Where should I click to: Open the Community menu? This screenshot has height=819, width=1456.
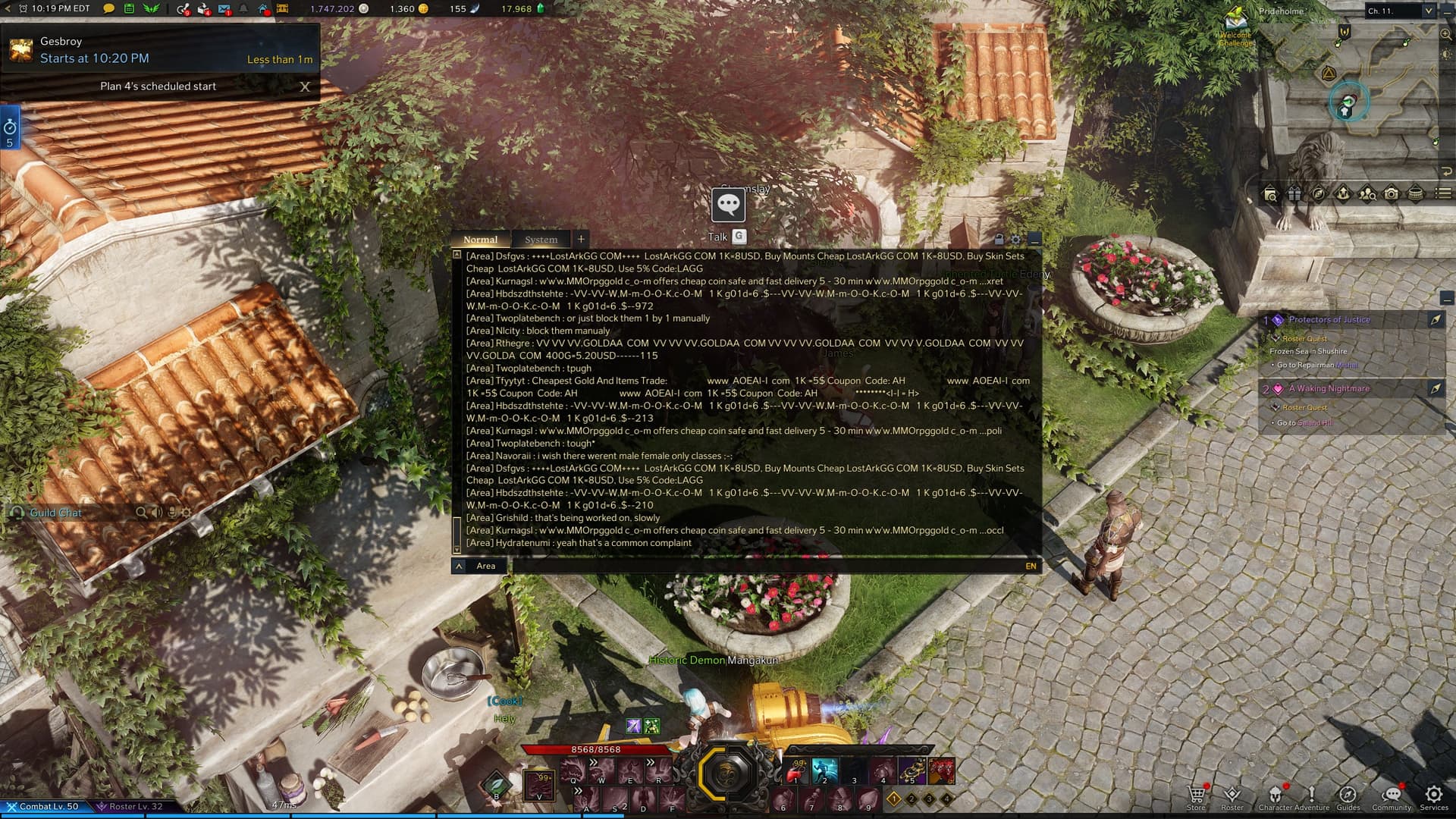tap(1392, 795)
